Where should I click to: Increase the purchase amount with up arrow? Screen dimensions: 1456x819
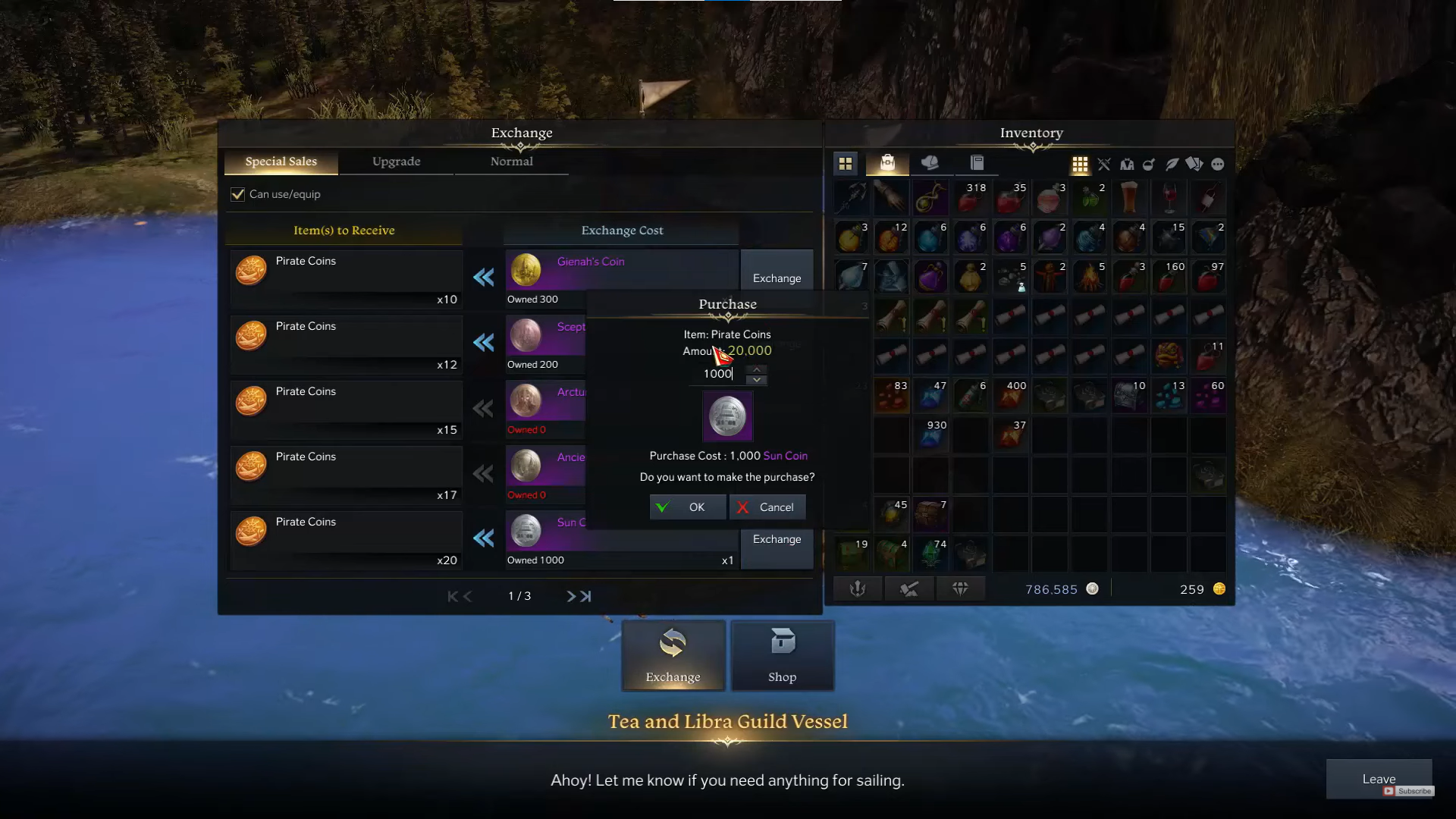pos(757,369)
